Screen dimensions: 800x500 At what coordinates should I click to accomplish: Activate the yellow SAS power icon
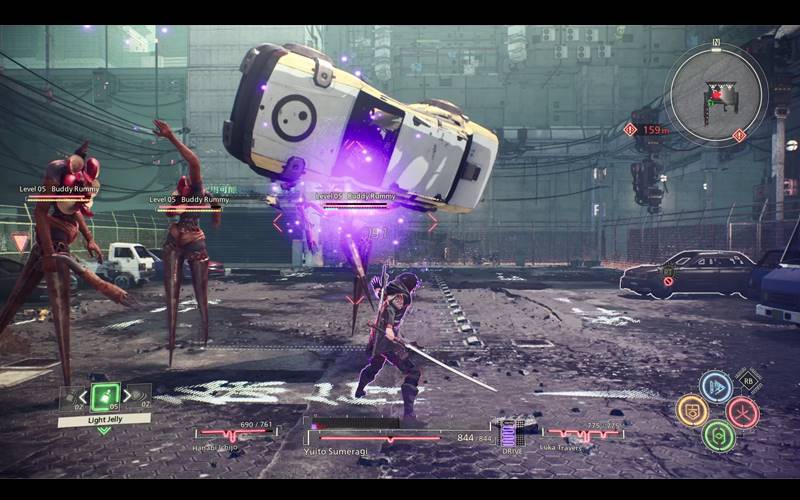pyautogui.click(x=692, y=410)
